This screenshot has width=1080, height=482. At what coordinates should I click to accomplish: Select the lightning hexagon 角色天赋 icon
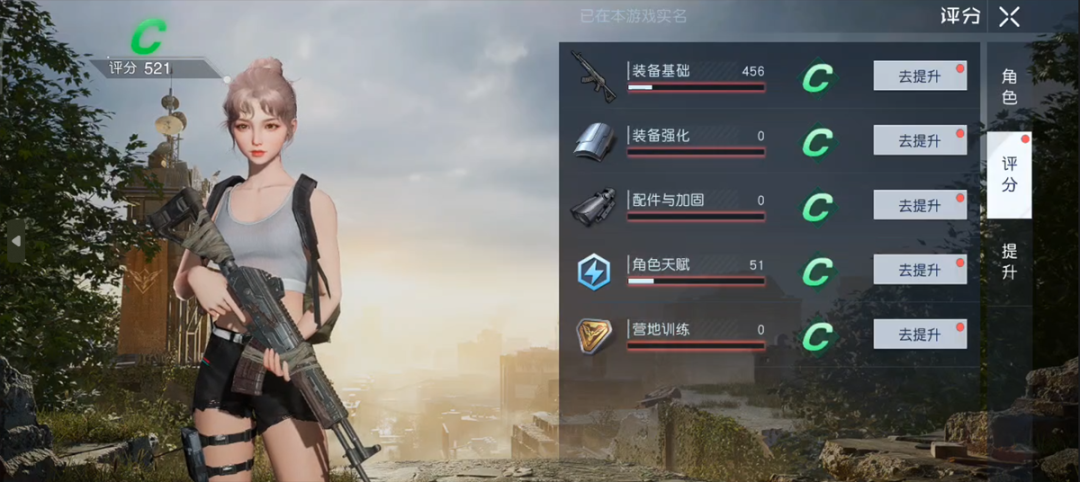click(594, 271)
